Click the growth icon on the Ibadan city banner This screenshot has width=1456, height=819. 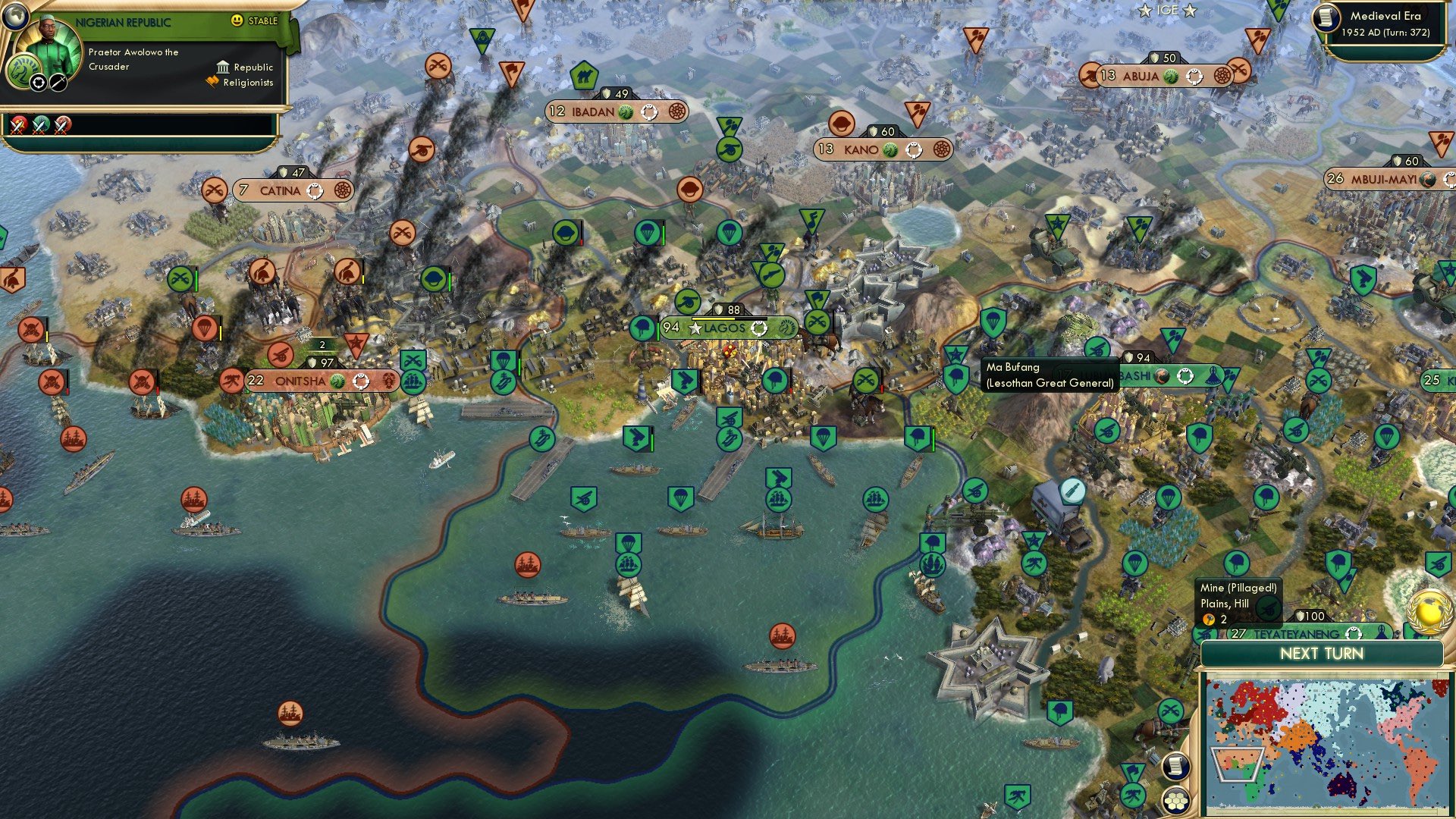pos(626,112)
